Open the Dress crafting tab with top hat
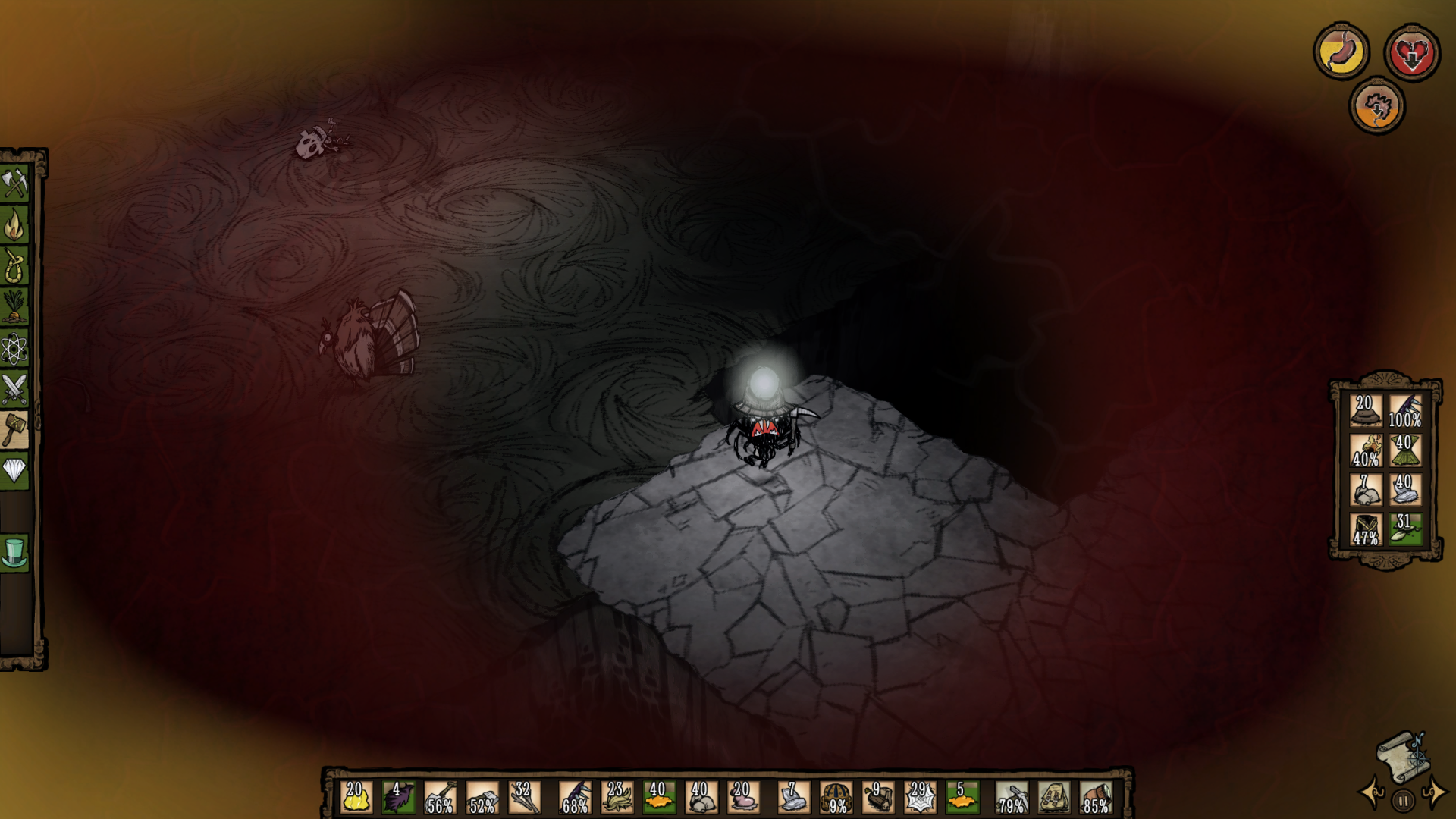The height and width of the screenshot is (819, 1456). [x=14, y=553]
